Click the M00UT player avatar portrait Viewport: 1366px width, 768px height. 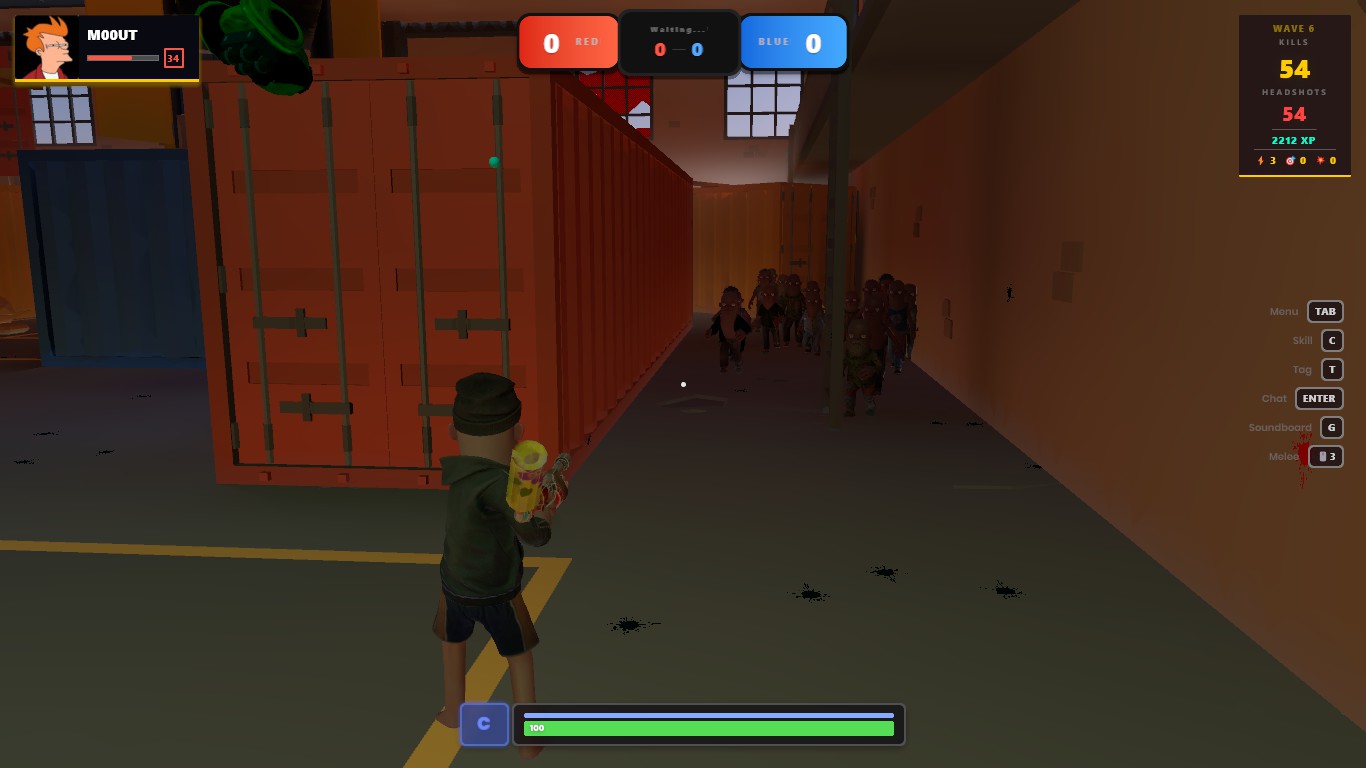(47, 48)
